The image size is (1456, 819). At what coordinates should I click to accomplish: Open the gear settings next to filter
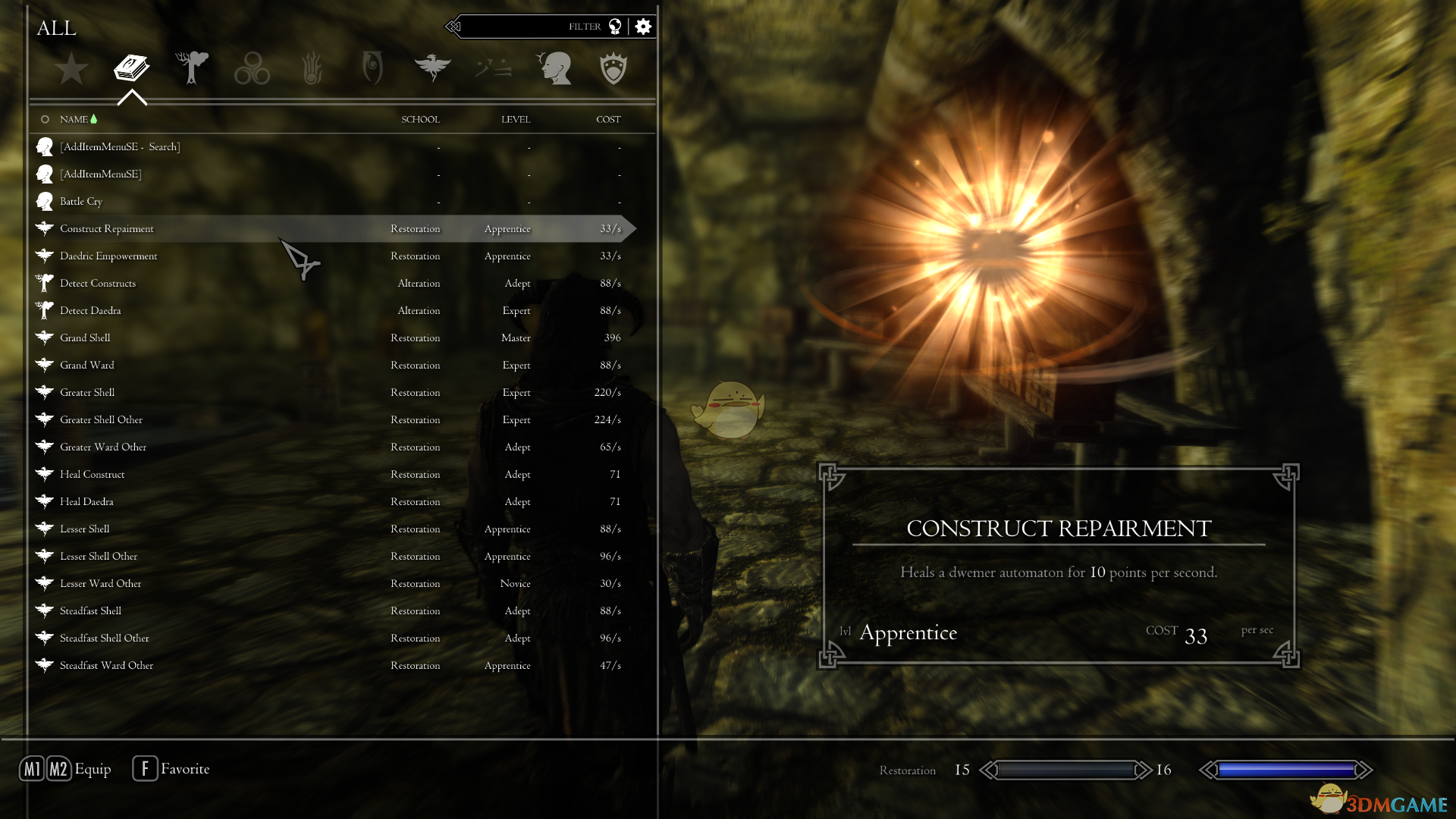(x=643, y=27)
